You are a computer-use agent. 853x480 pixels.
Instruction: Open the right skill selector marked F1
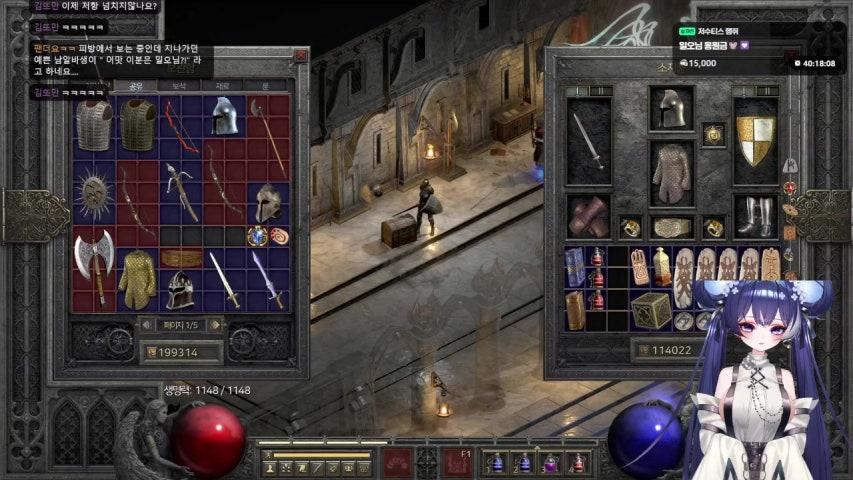(x=461, y=462)
